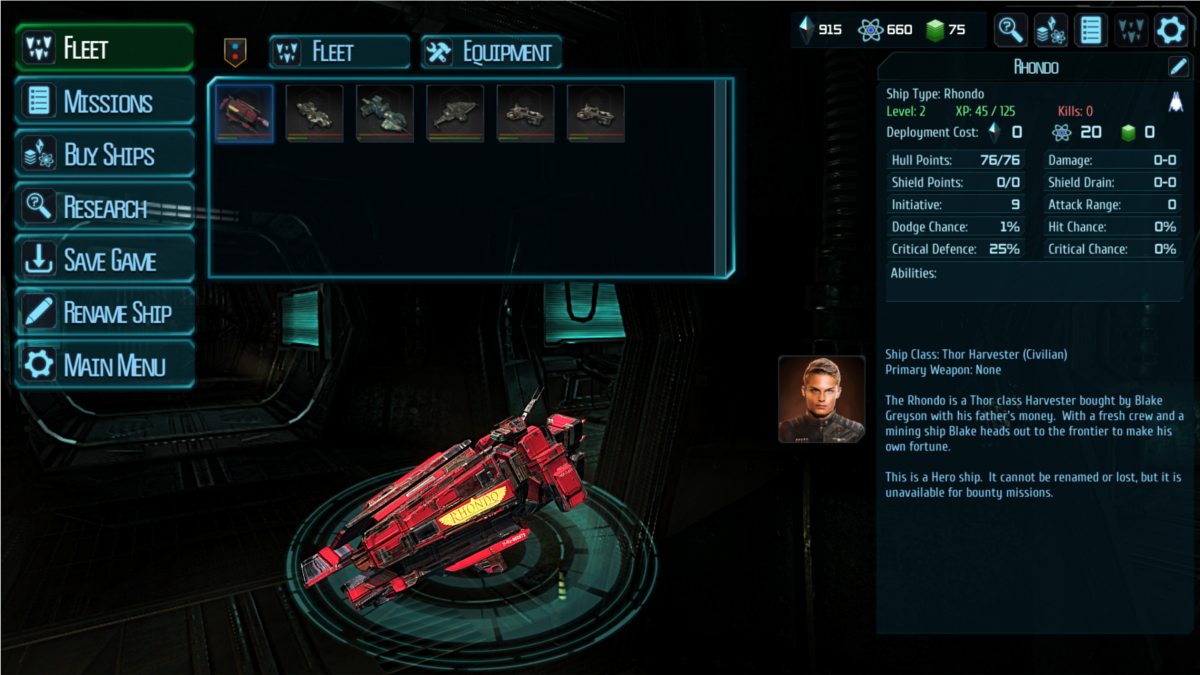The height and width of the screenshot is (675, 1200).
Task: Open the Research screen
Action: click(x=104, y=208)
